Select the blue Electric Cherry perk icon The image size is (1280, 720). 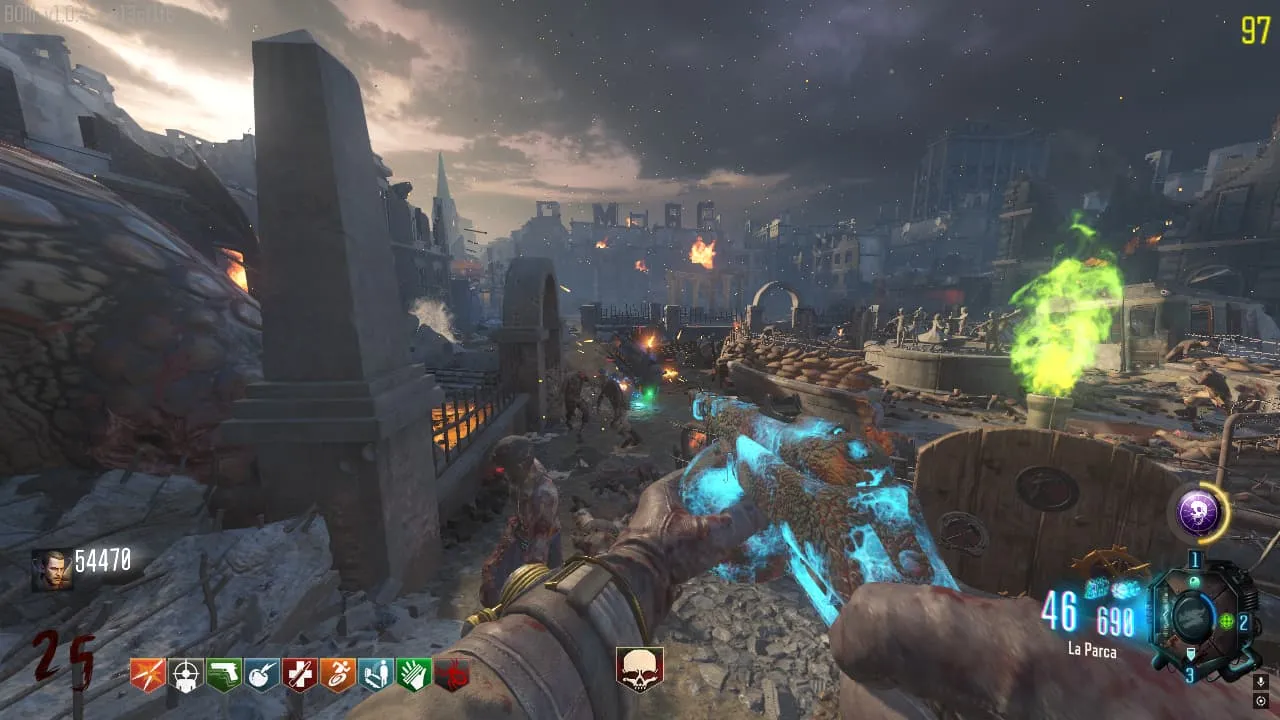(x=262, y=675)
